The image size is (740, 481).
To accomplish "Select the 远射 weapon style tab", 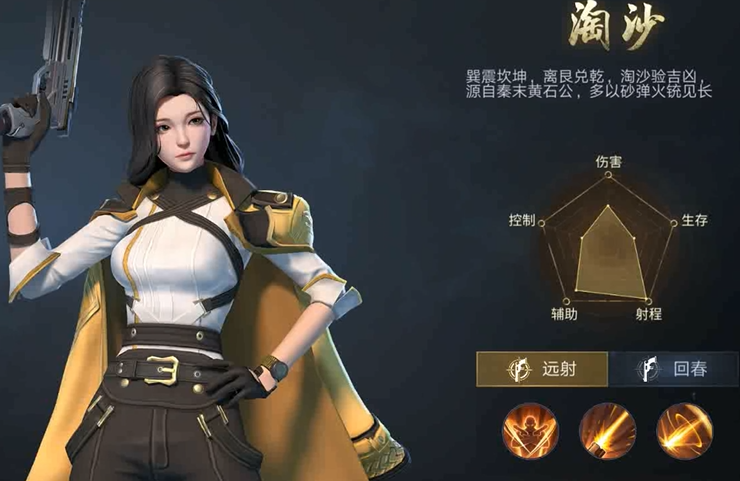I will coord(541,369).
